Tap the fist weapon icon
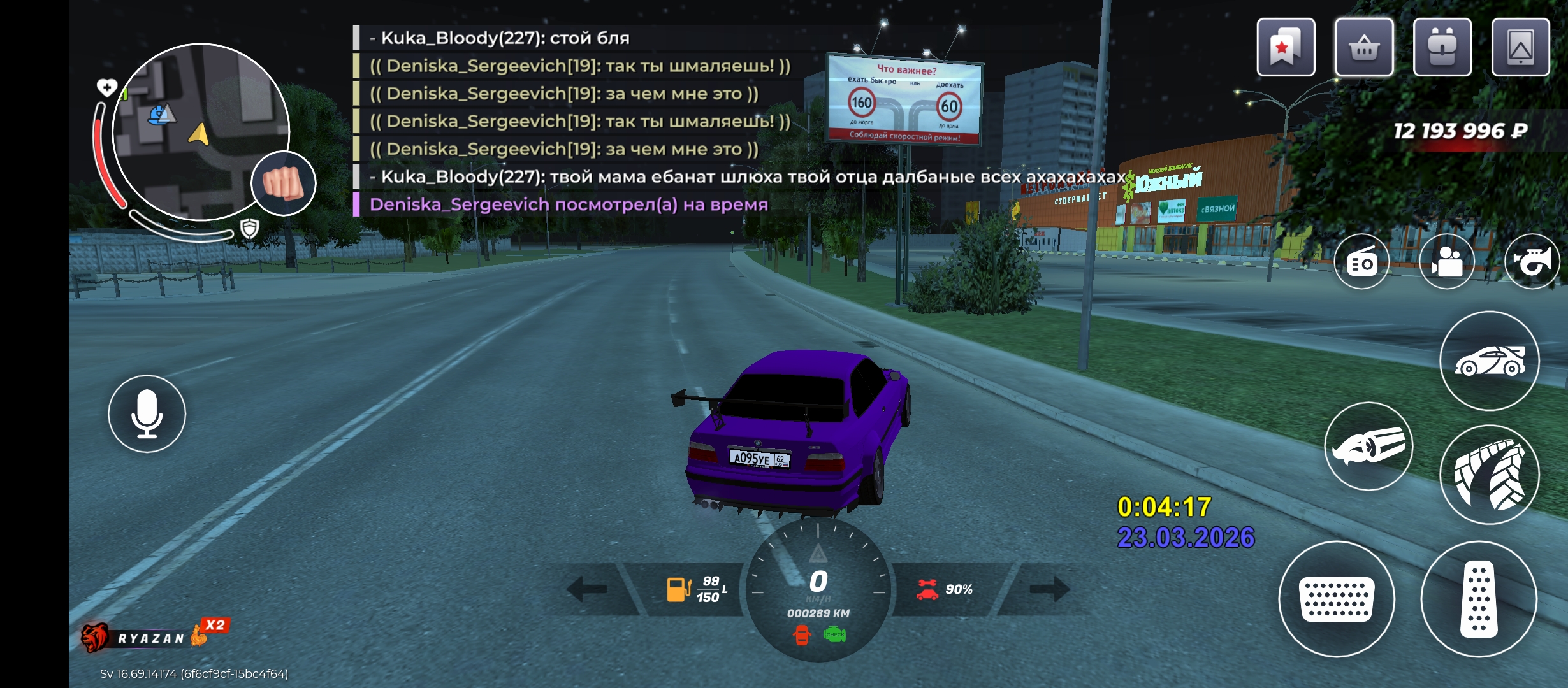This screenshot has width=1568, height=688. click(284, 183)
